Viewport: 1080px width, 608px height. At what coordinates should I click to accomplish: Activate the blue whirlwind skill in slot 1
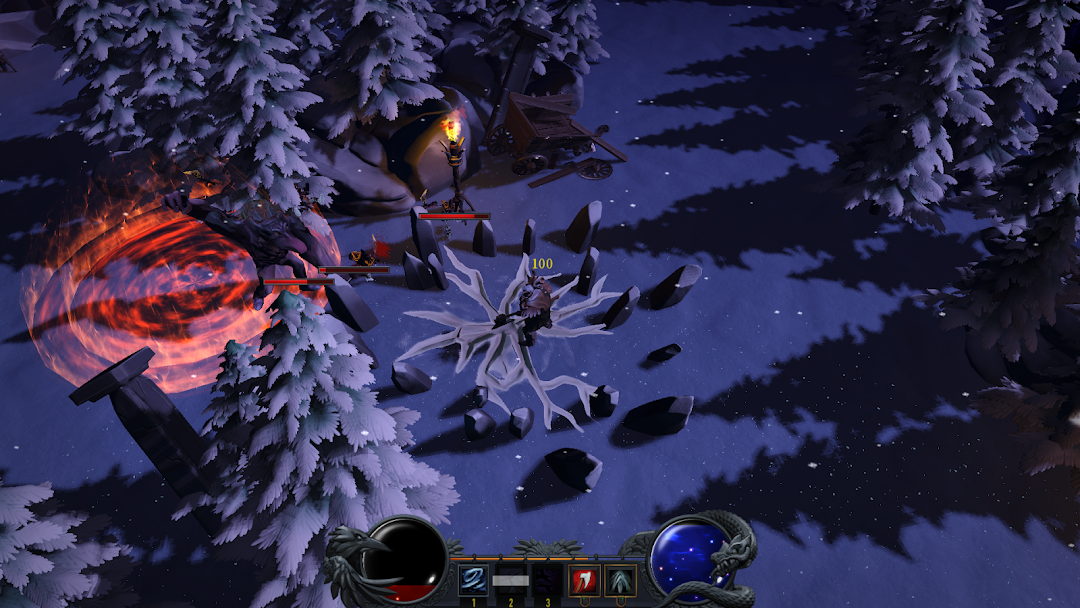(473, 580)
